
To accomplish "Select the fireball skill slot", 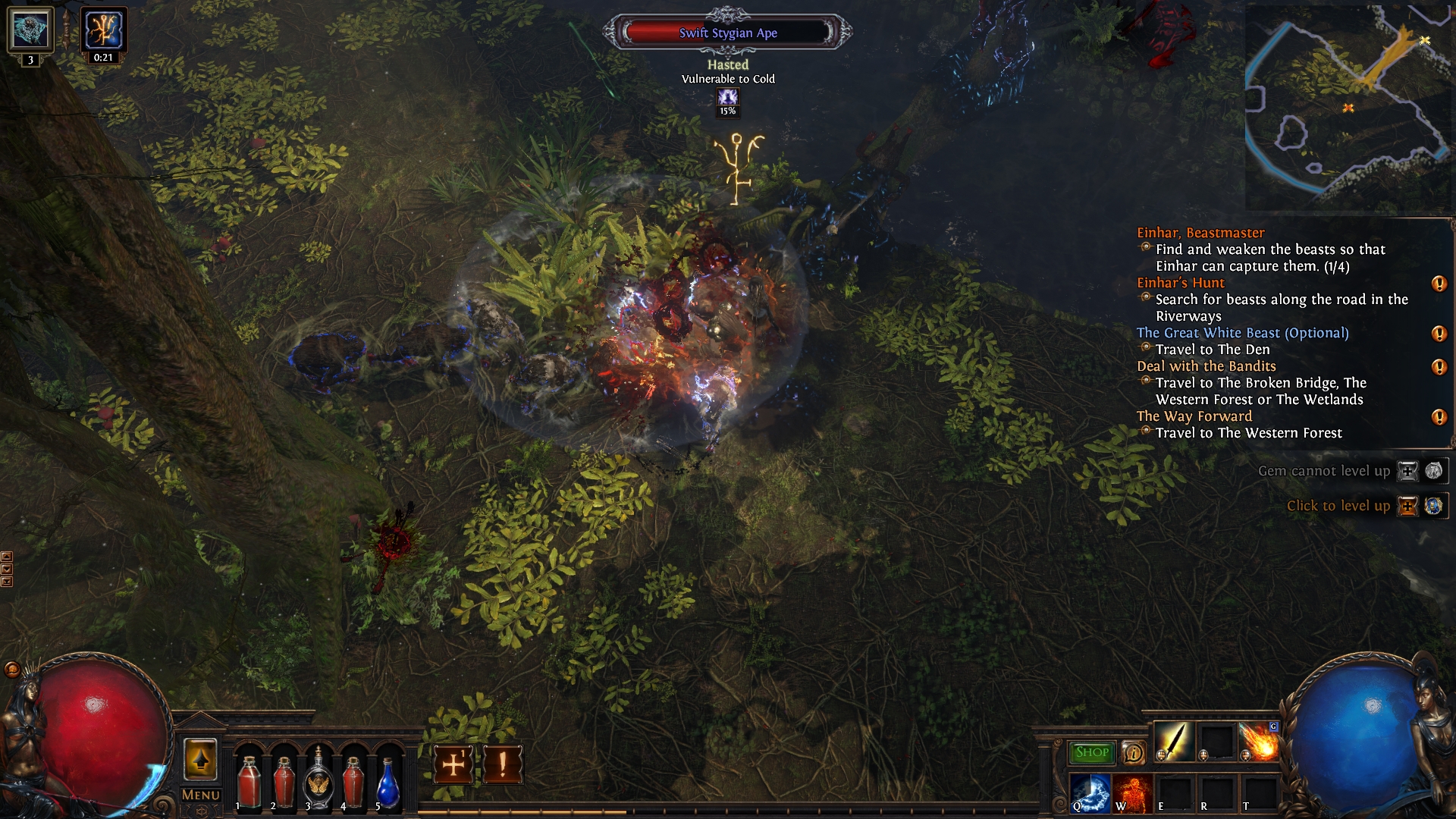I will pyautogui.click(x=1259, y=742).
